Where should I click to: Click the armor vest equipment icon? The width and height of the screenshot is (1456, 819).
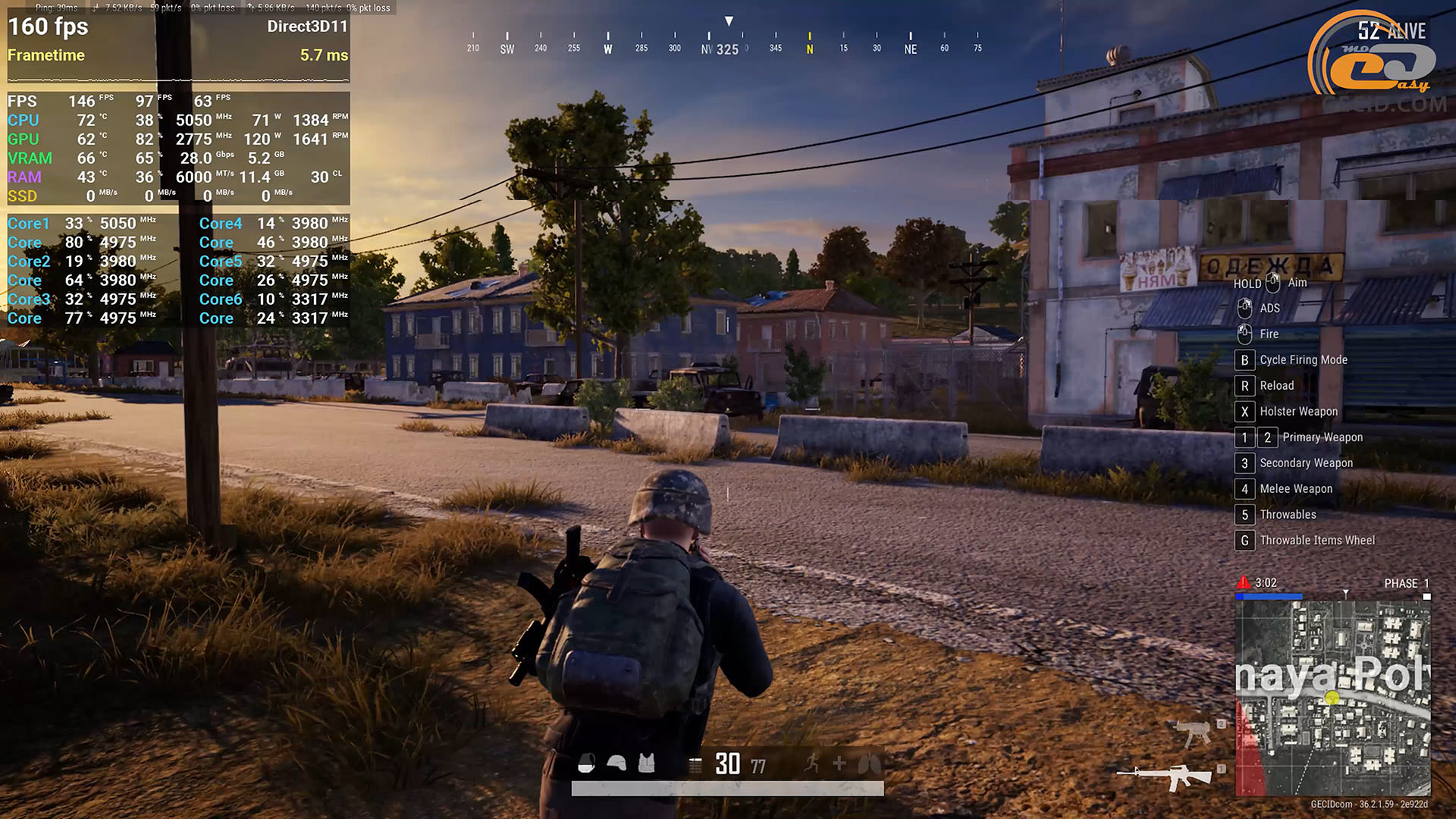point(646,763)
